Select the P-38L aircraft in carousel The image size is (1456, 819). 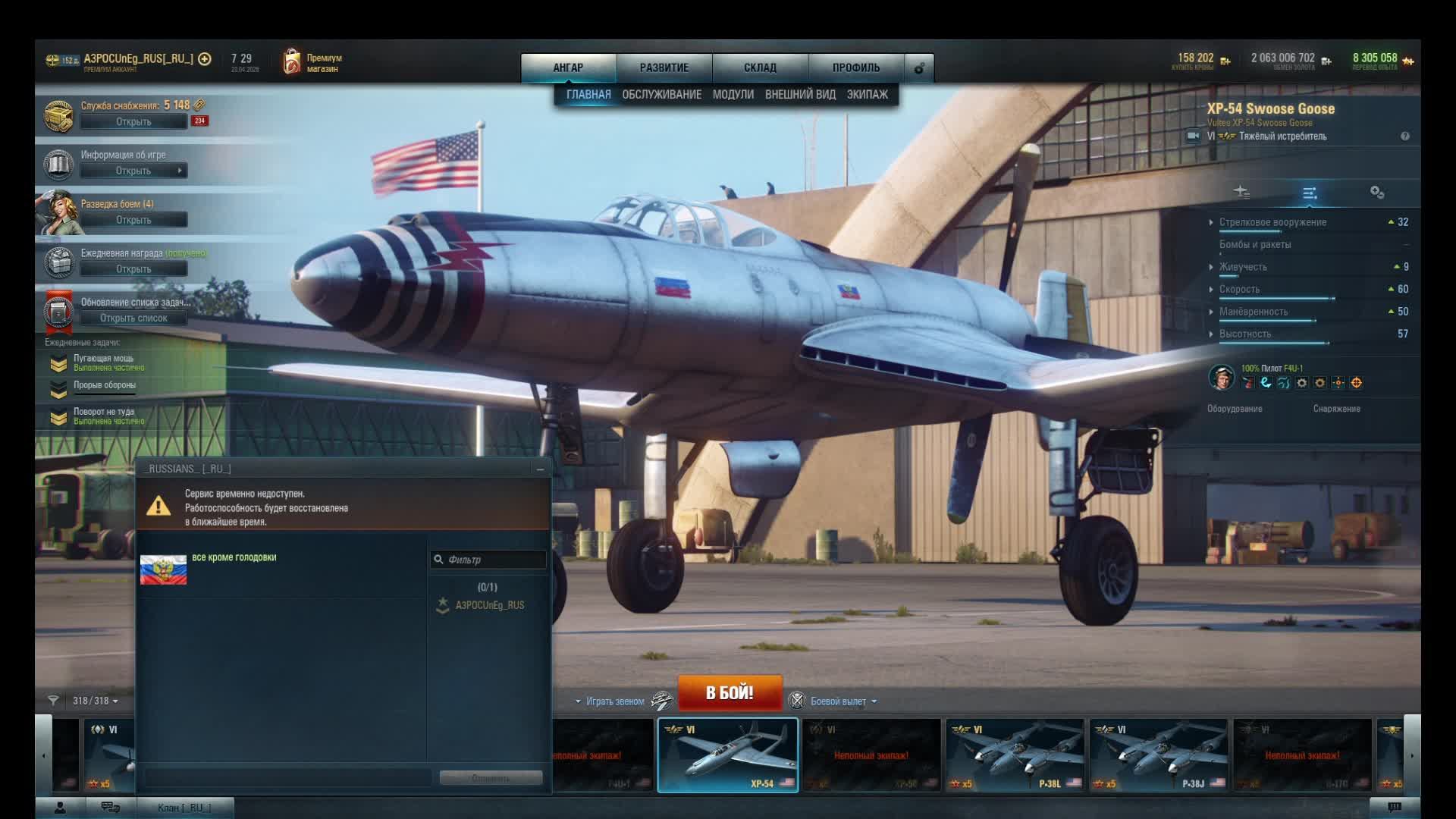pyautogui.click(x=1014, y=755)
